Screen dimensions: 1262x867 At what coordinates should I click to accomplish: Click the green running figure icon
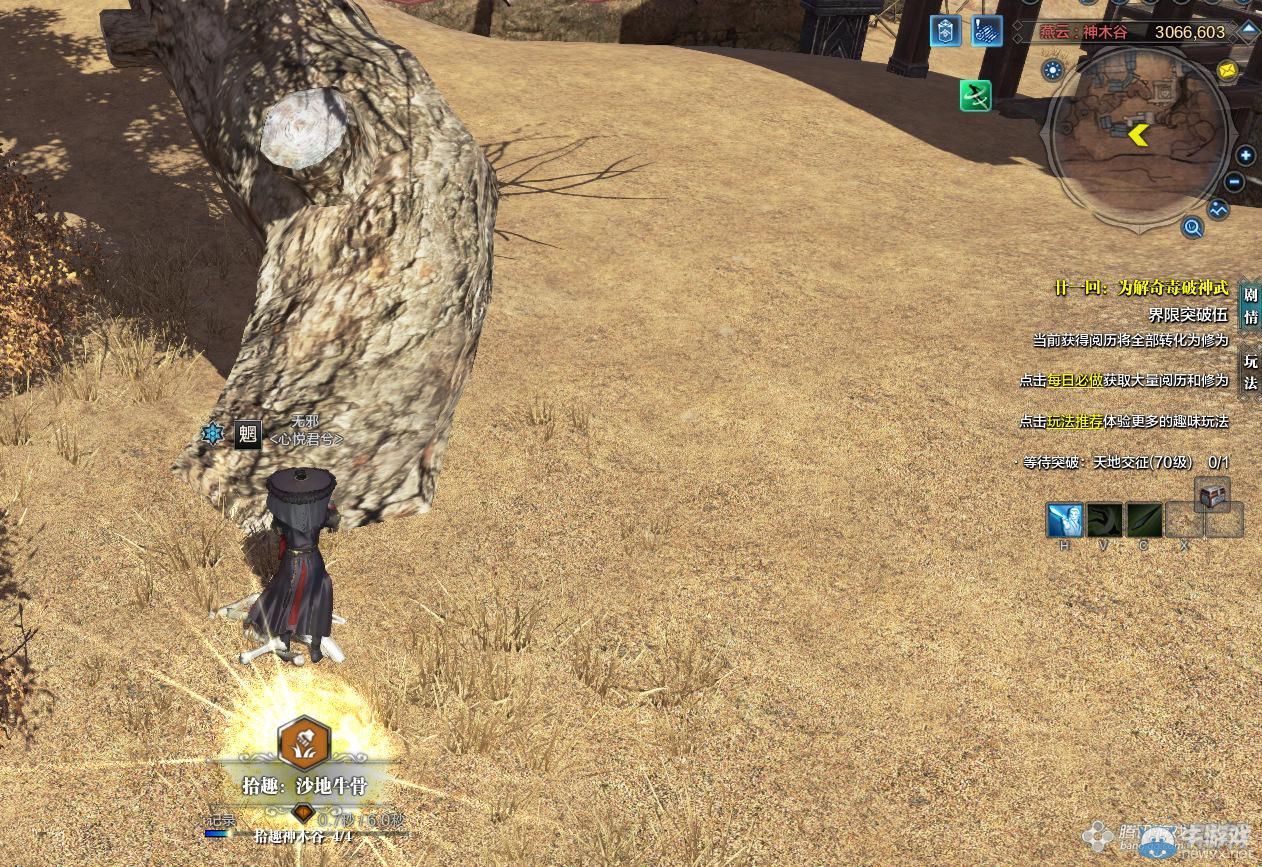tap(975, 96)
